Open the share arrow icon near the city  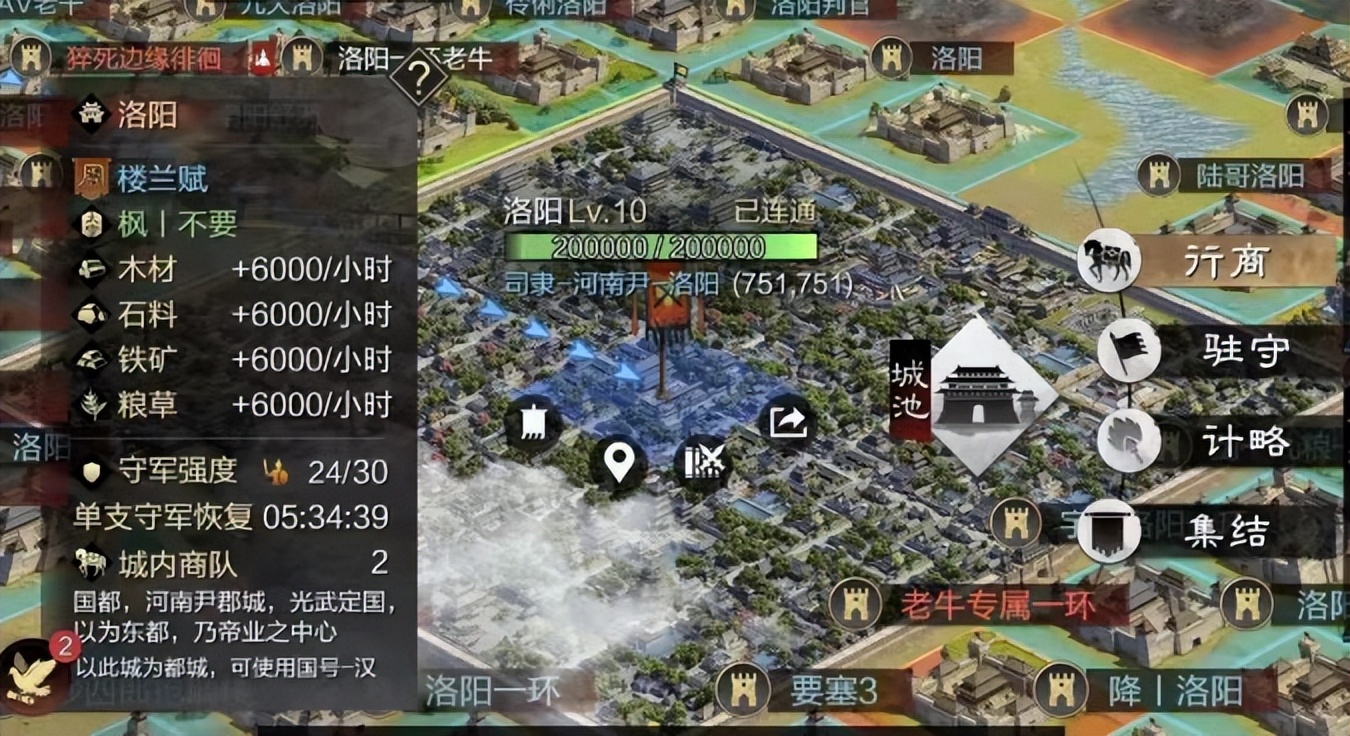click(787, 421)
